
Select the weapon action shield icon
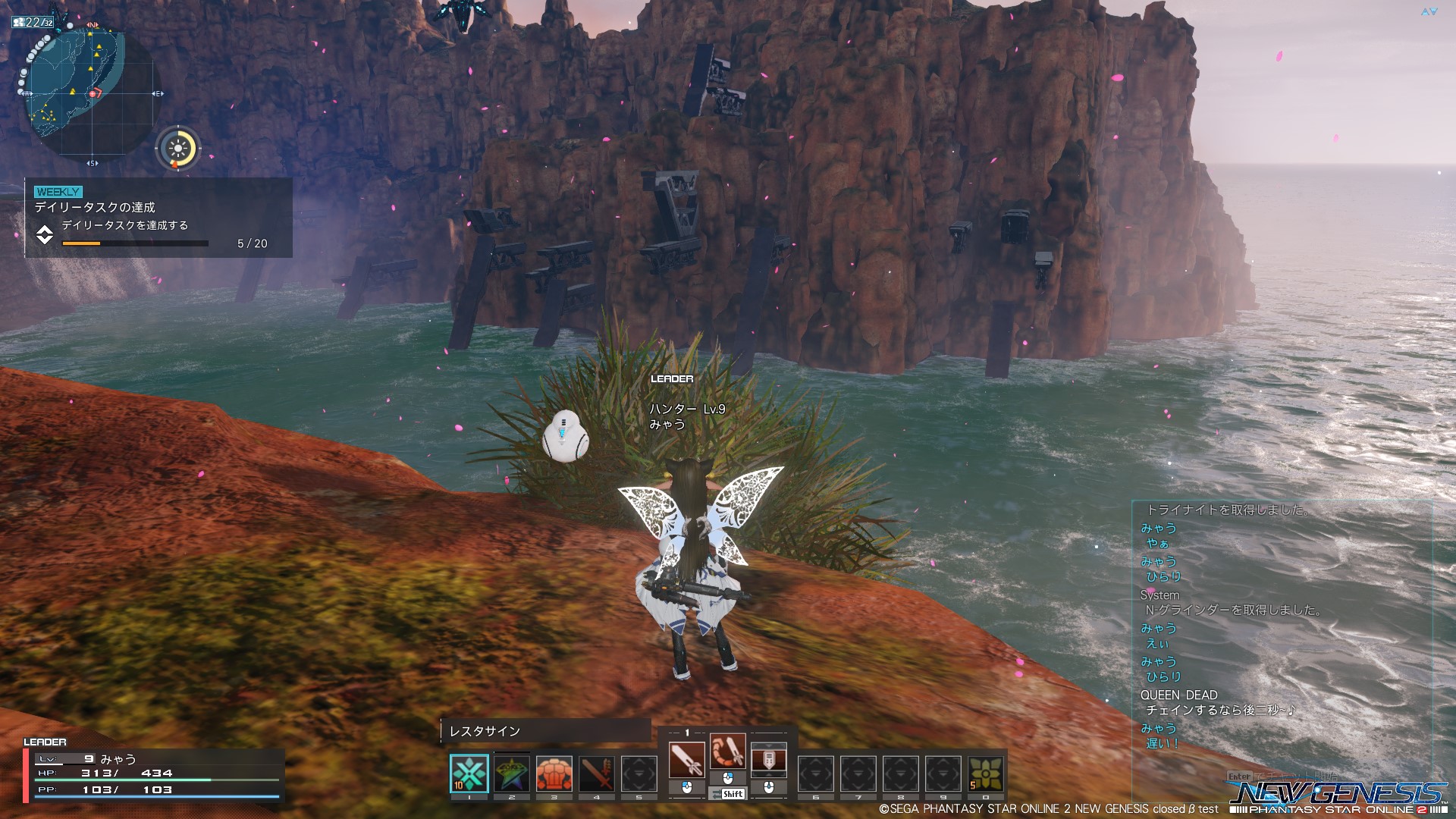pyautogui.click(x=768, y=760)
